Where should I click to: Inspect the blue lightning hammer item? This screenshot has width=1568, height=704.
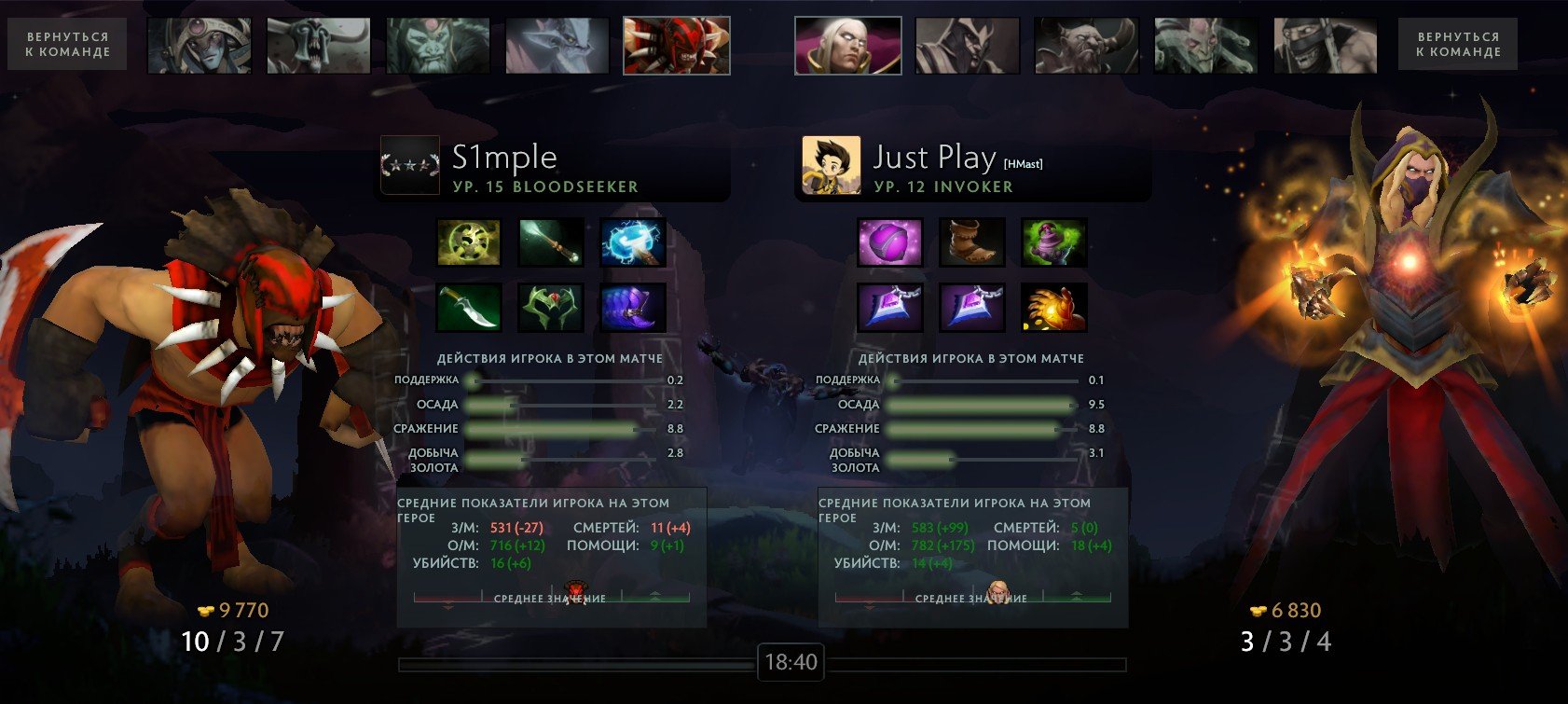point(633,242)
